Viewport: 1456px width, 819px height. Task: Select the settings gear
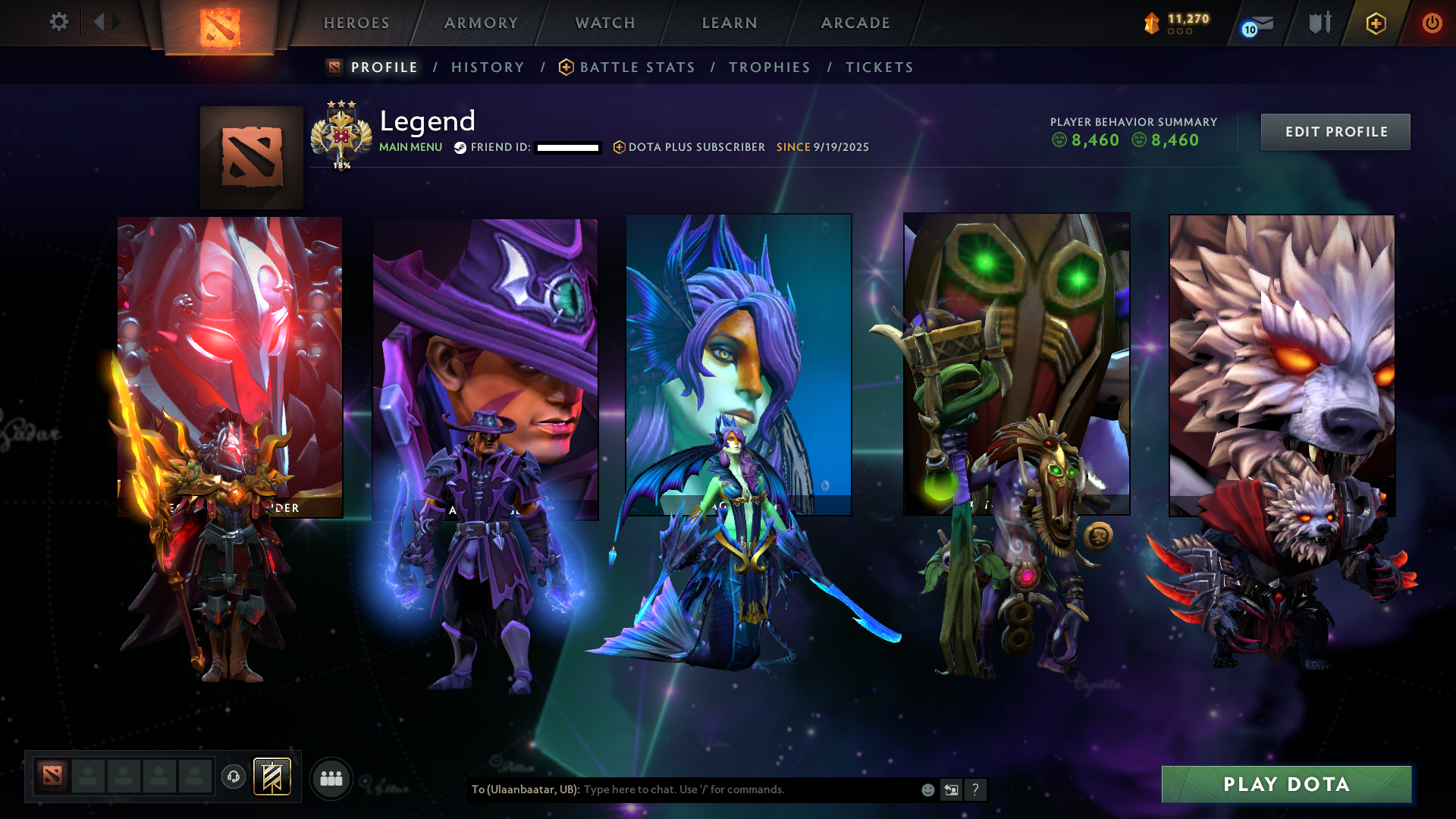(59, 22)
